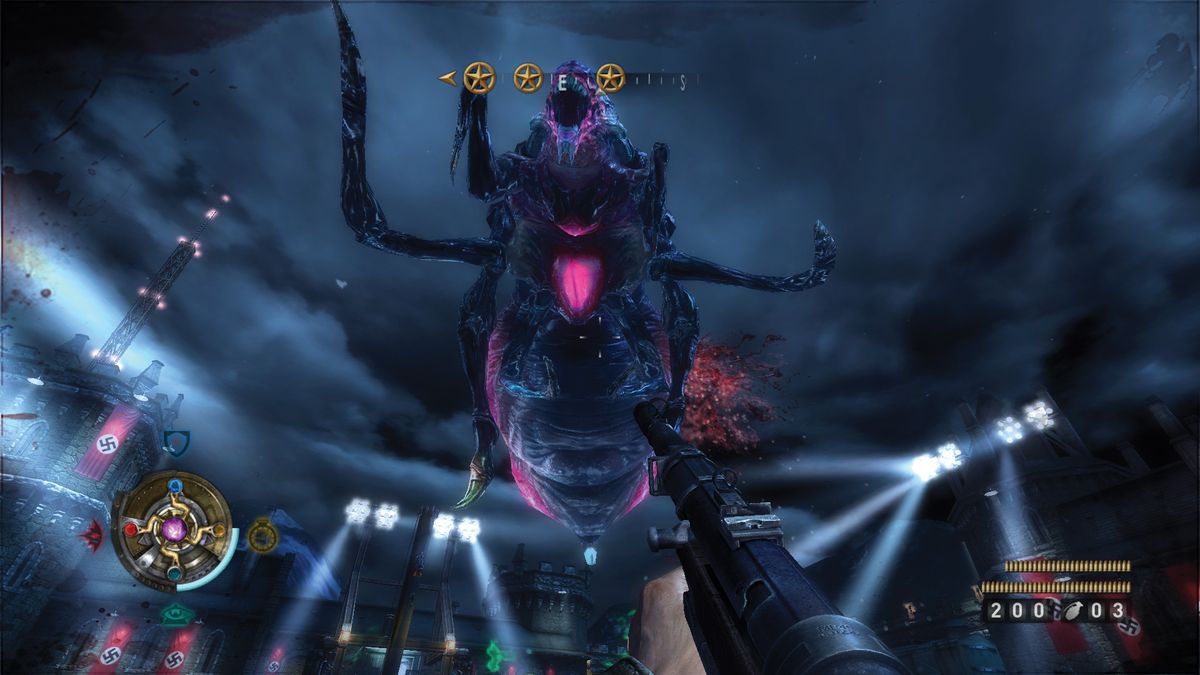Activate the gold stopwatch slow-time icon

[x=261, y=535]
